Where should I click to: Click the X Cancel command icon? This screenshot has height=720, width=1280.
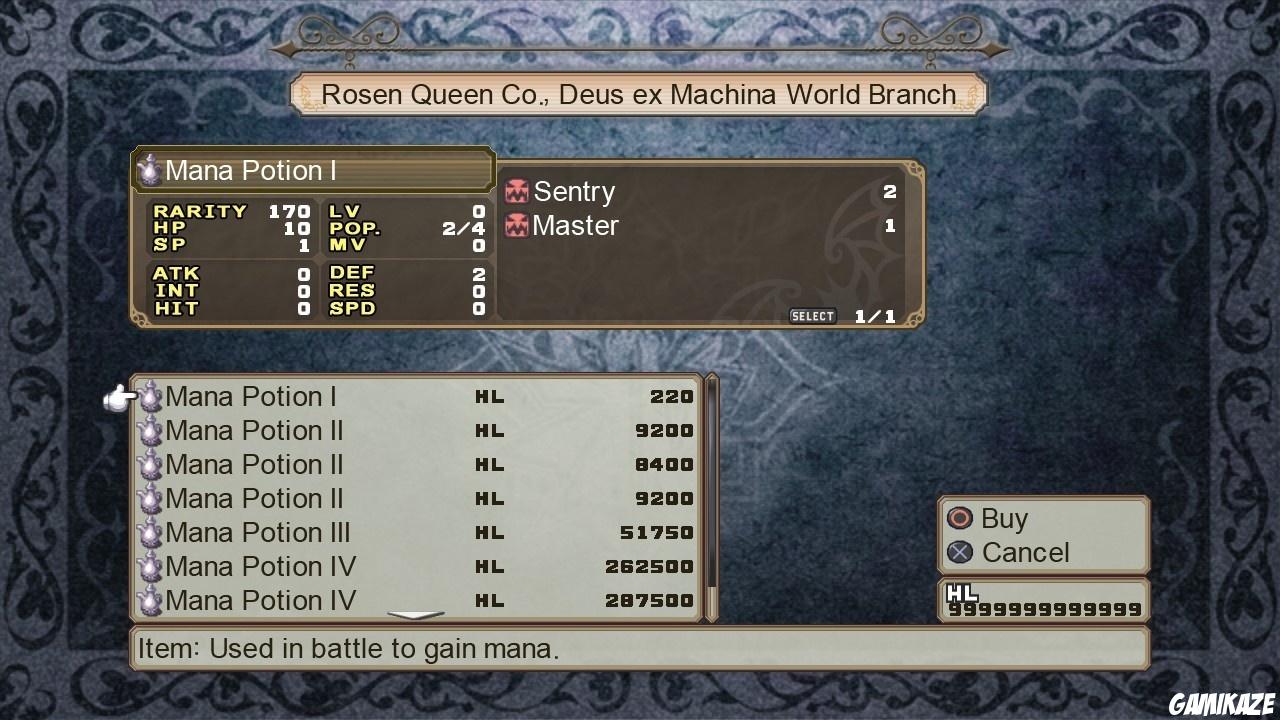click(x=959, y=552)
